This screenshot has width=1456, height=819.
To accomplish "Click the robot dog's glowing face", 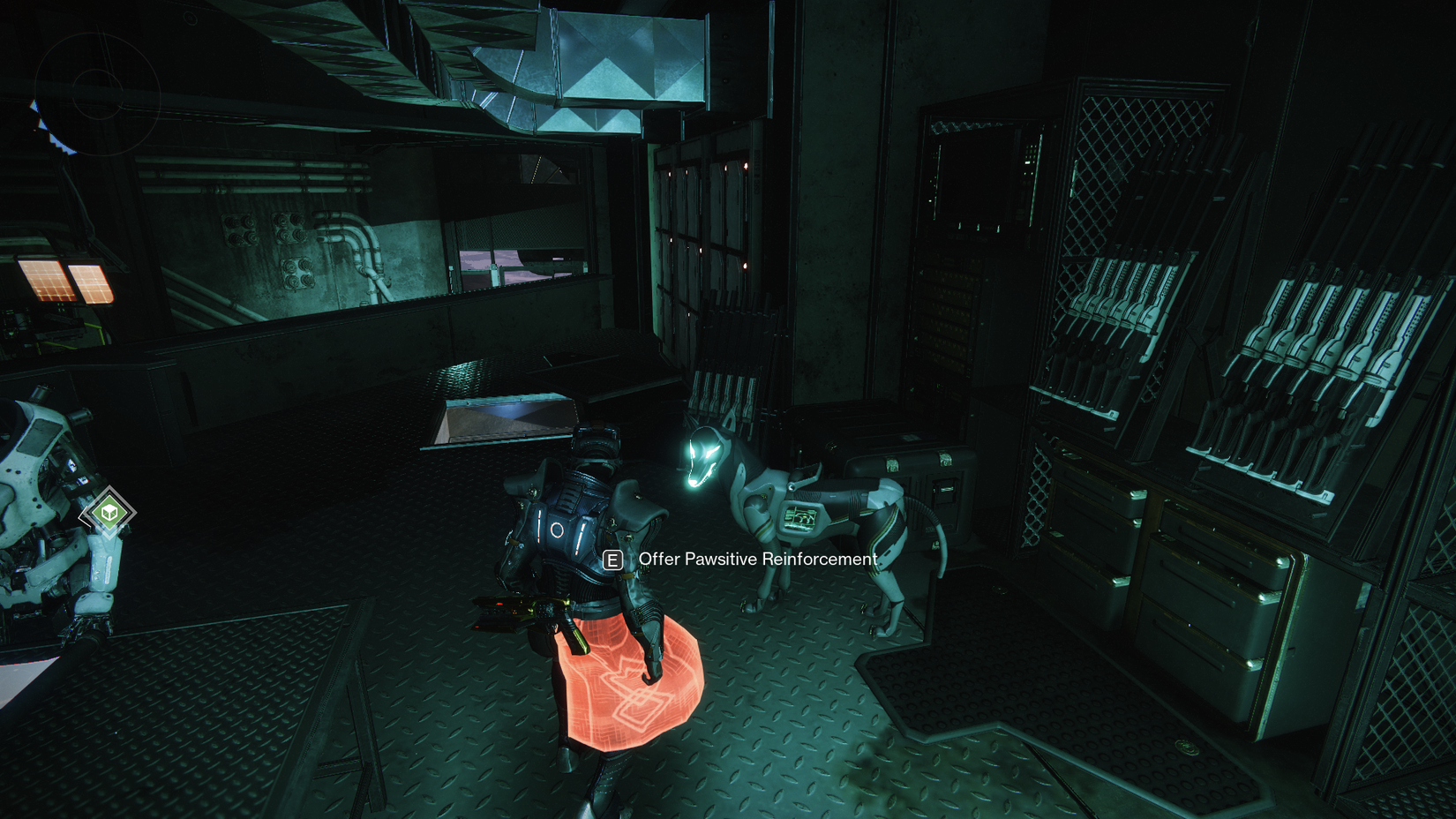I will click(x=702, y=459).
